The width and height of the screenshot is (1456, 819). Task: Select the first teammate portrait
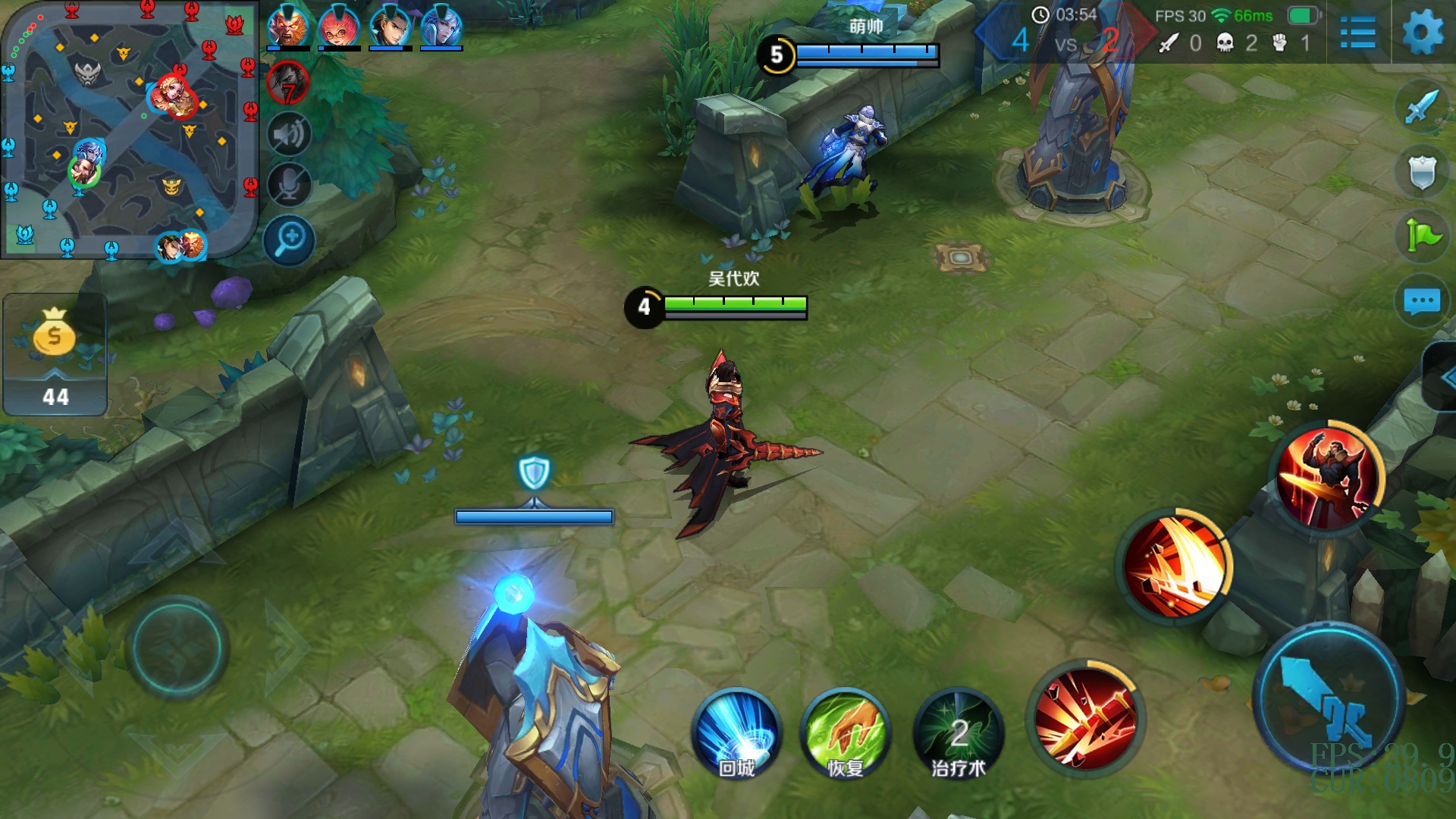[287, 27]
